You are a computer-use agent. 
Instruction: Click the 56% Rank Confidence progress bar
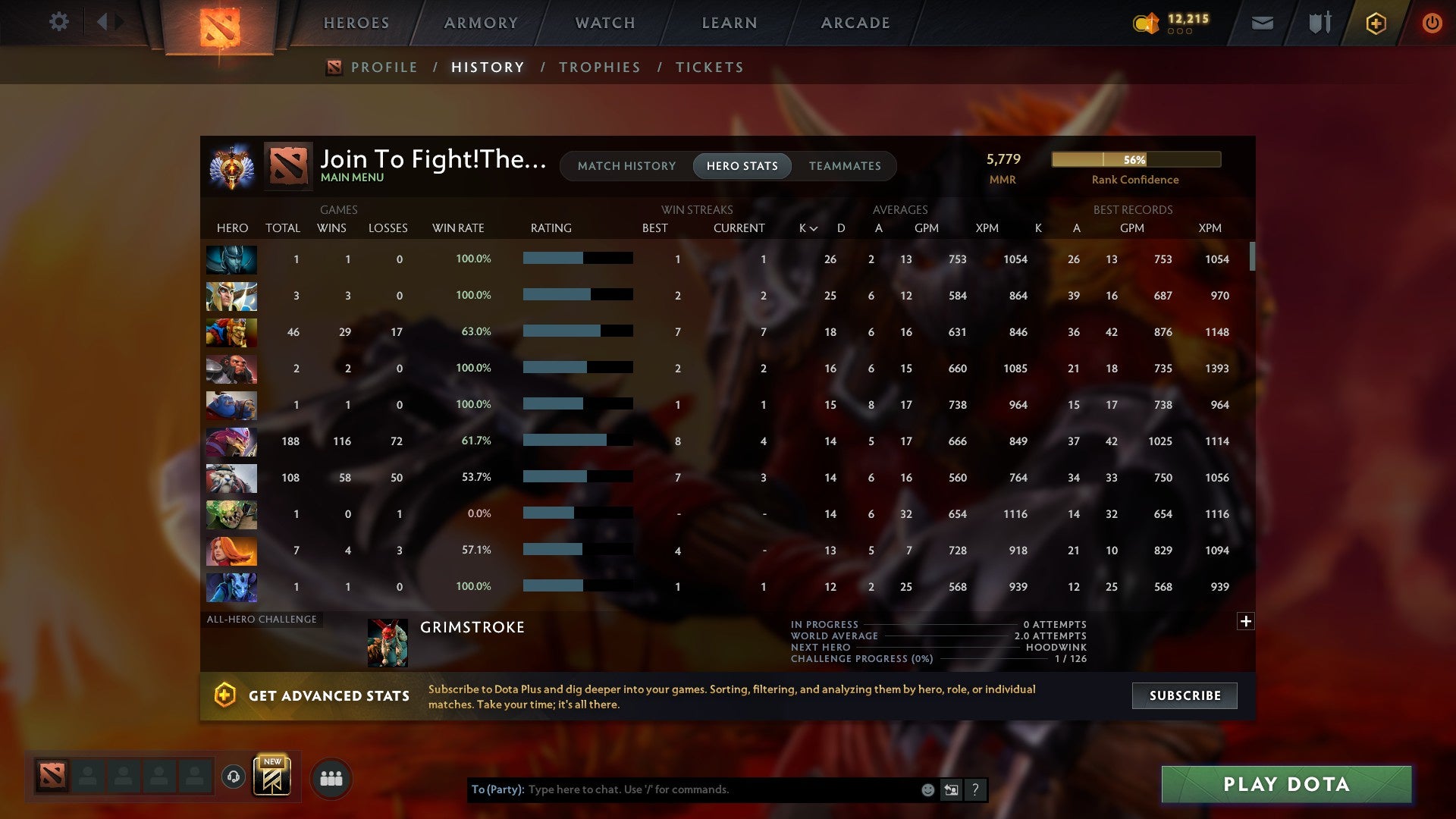[x=1135, y=159]
